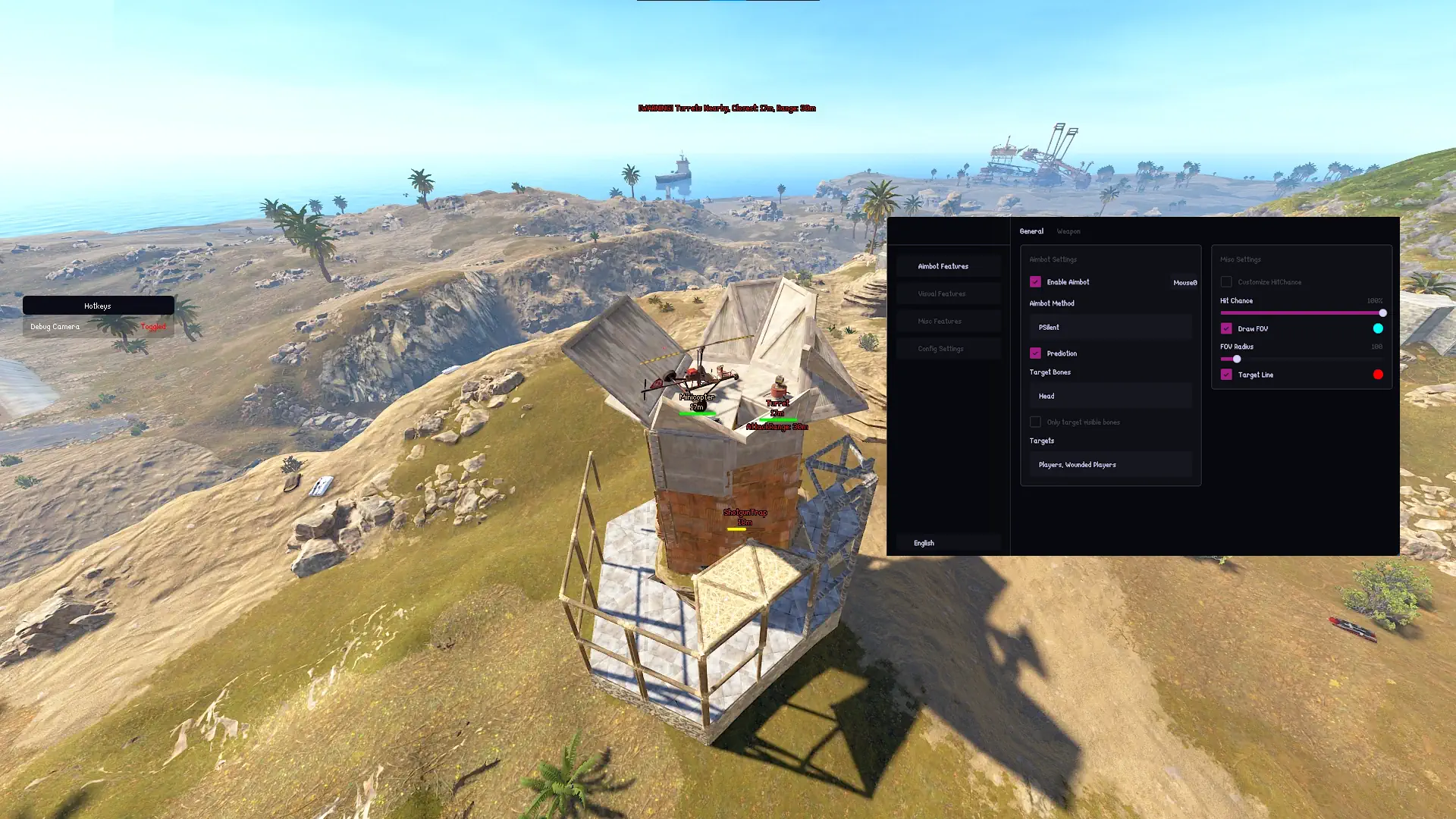Open the Target Bones dropdown showing Head
1456x819 pixels.
click(x=1109, y=395)
